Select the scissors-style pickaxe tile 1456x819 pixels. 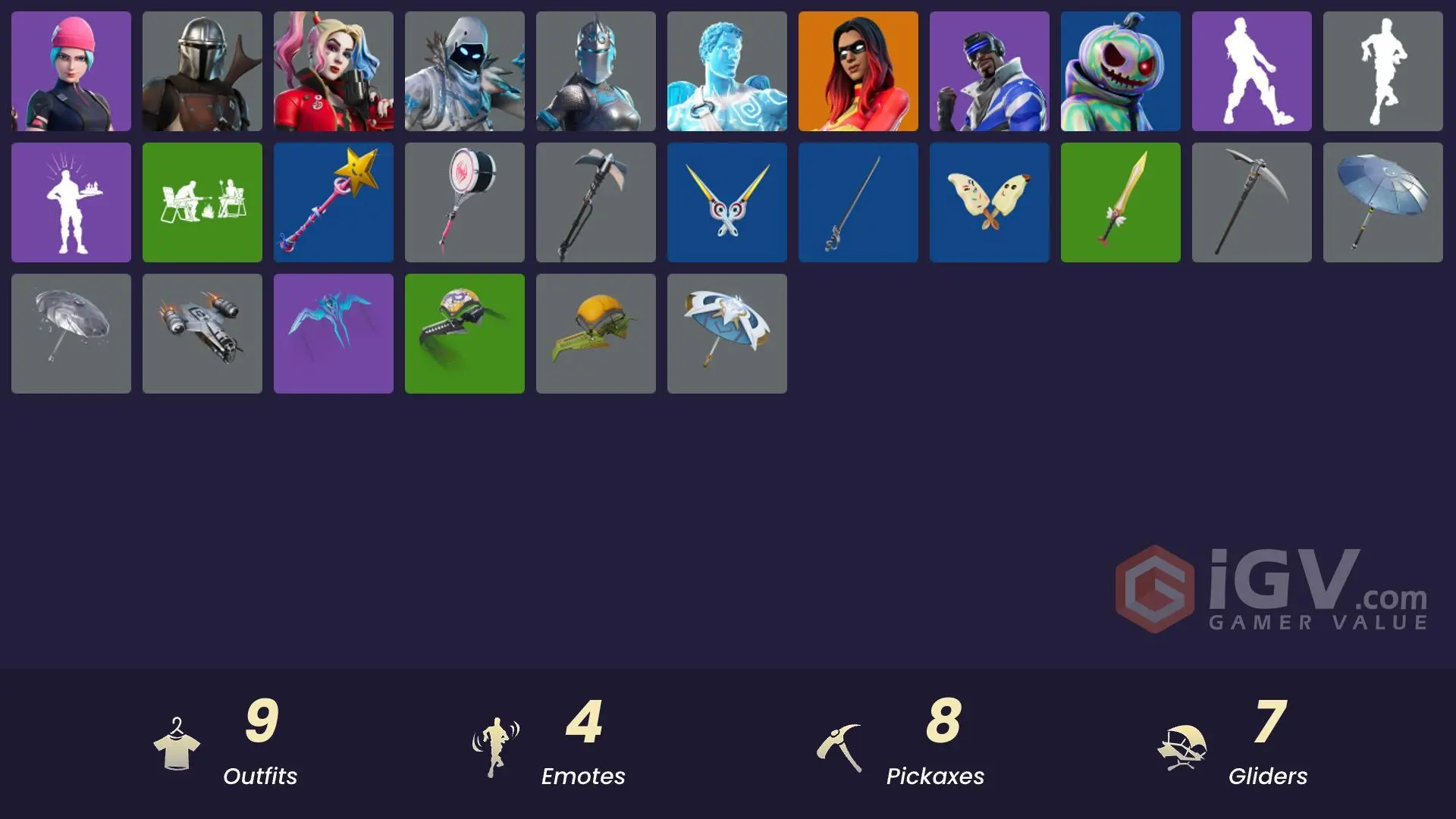point(726,202)
